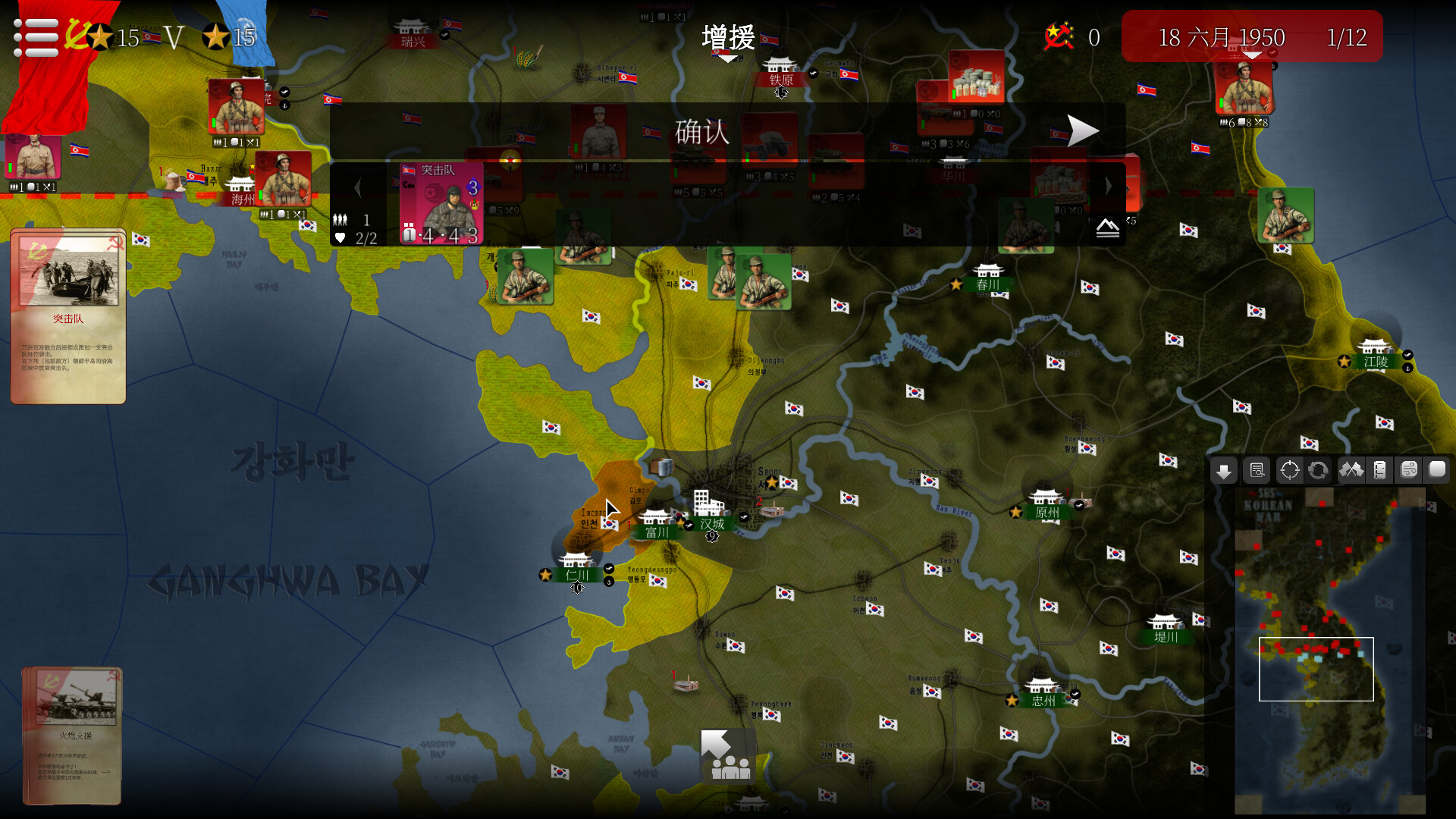Select the crosshair target icon above the minimap
Image resolution: width=1456 pixels, height=819 pixels.
coord(1288,470)
